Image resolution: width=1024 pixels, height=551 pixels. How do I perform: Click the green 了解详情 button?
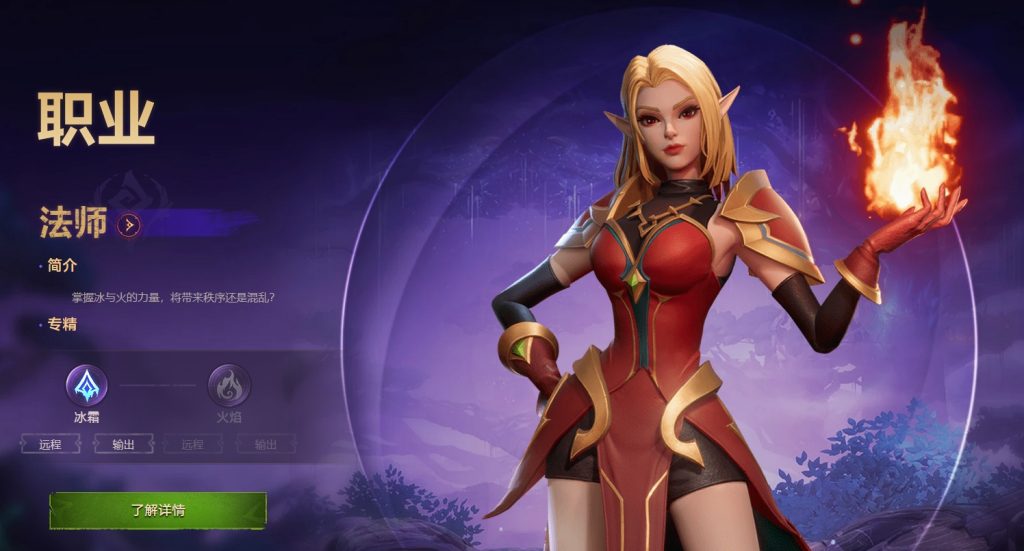(x=158, y=510)
